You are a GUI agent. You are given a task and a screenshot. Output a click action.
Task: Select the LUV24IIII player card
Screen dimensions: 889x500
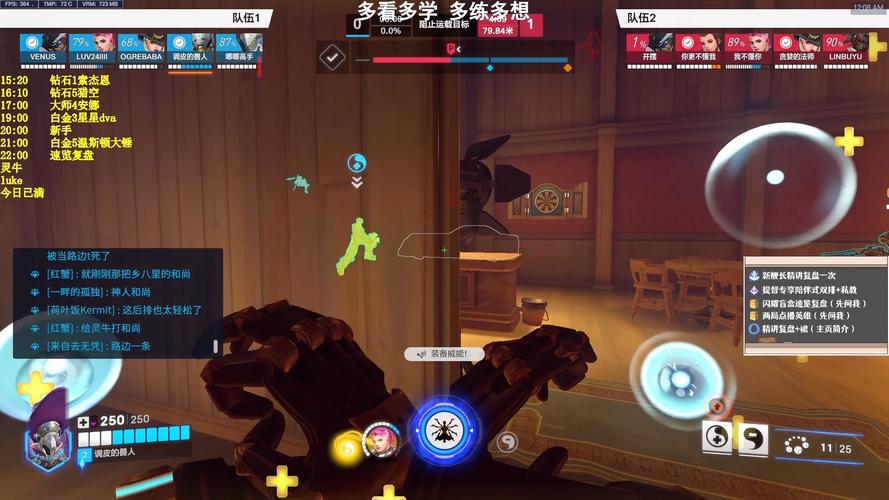[92, 47]
